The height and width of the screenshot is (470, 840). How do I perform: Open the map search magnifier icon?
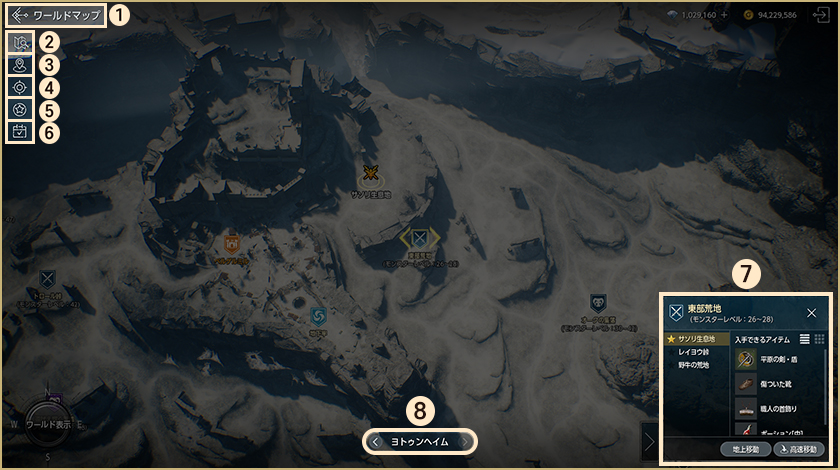(x=19, y=44)
